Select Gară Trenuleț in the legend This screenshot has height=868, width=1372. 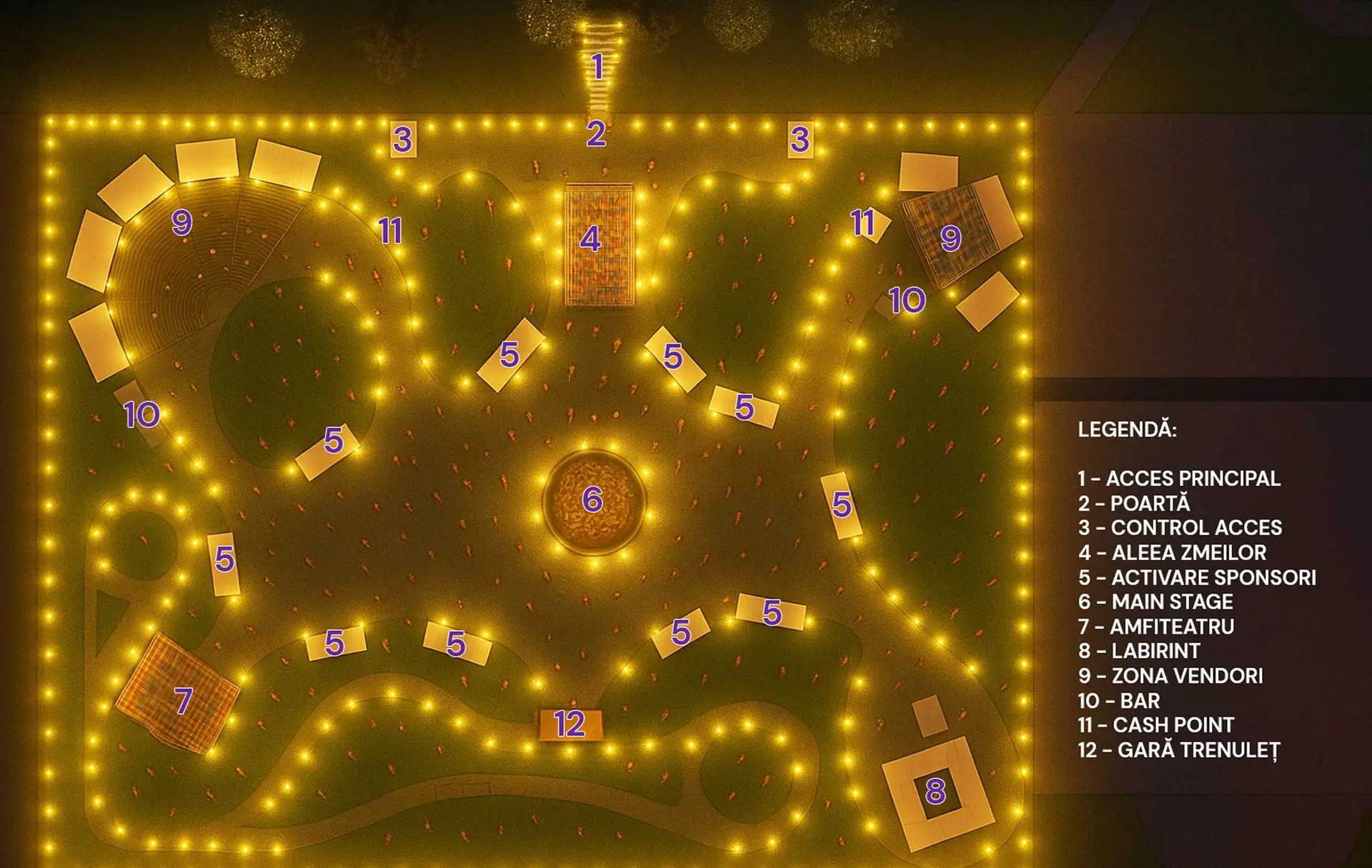pyautogui.click(x=1179, y=750)
